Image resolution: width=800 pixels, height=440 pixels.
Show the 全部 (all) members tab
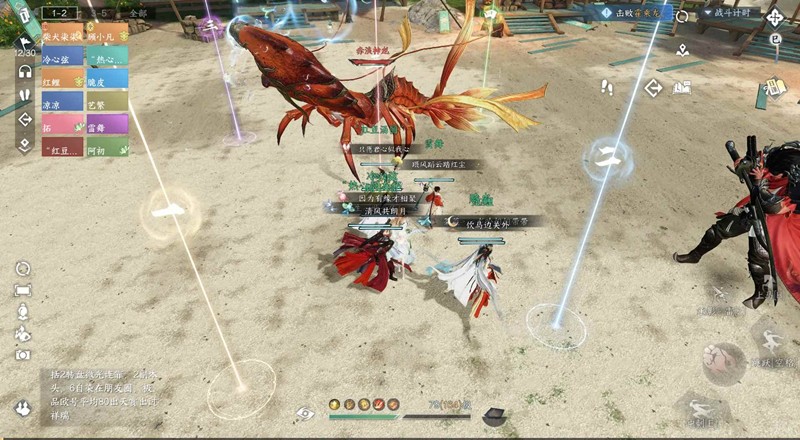click(x=138, y=13)
